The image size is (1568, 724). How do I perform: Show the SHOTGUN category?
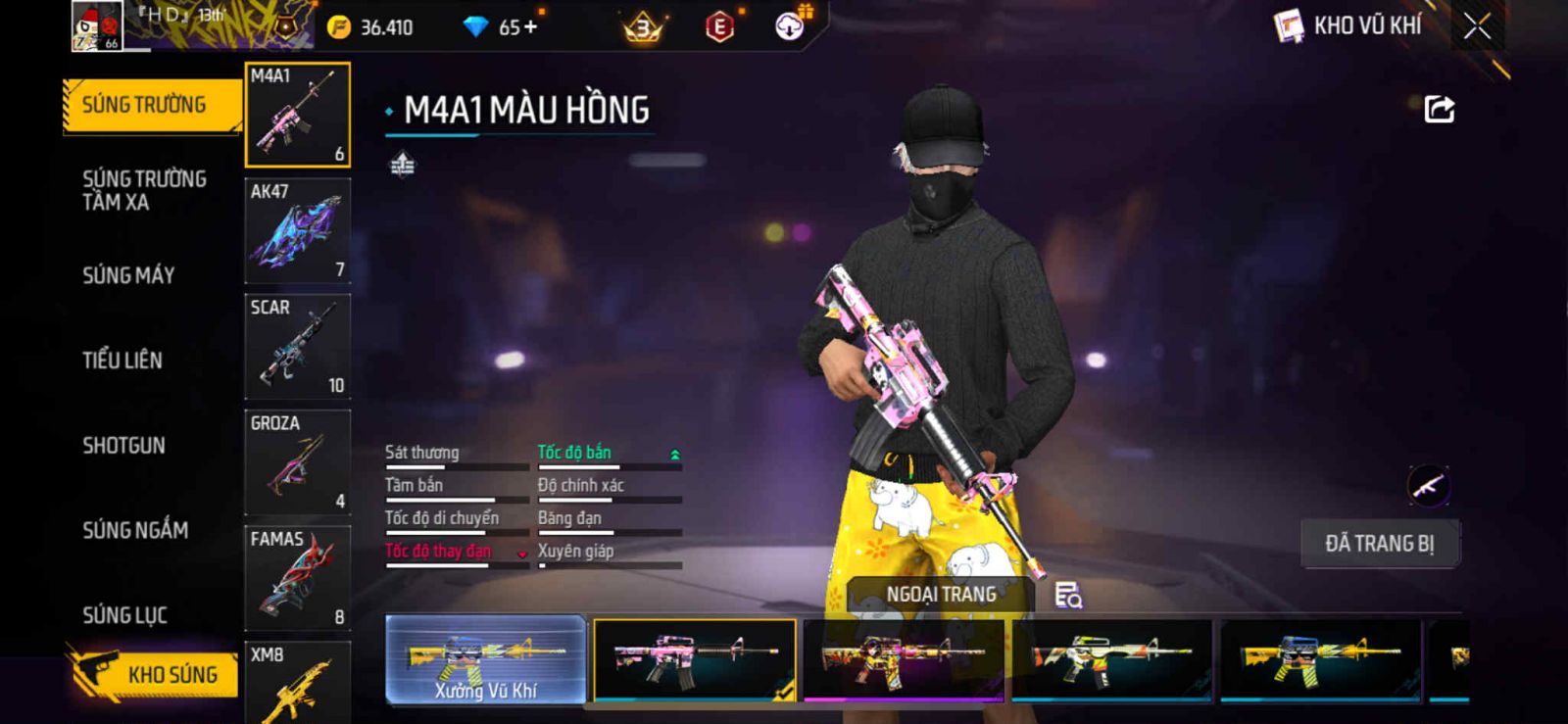(123, 445)
